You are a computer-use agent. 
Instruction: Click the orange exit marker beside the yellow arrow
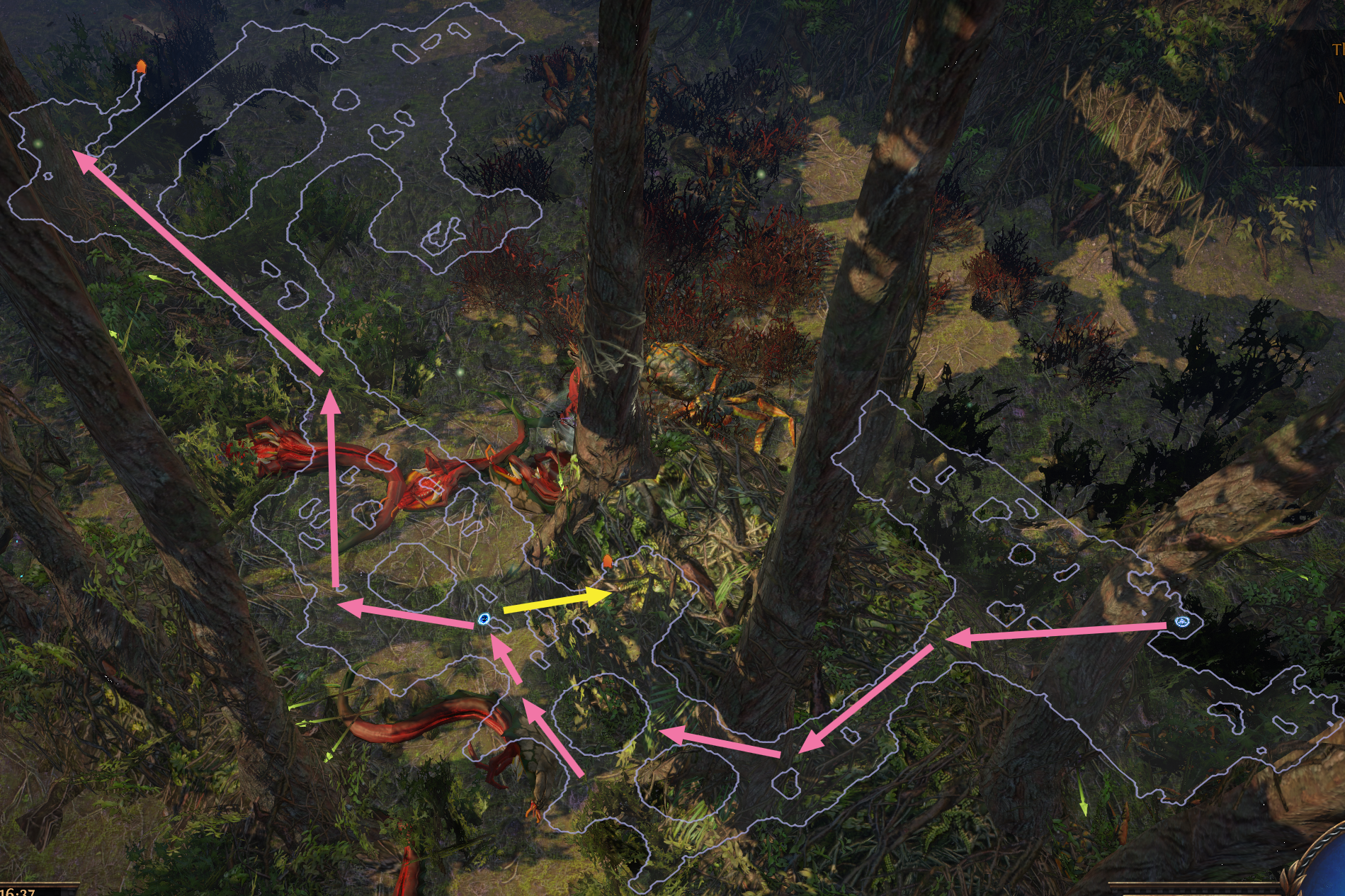(608, 560)
